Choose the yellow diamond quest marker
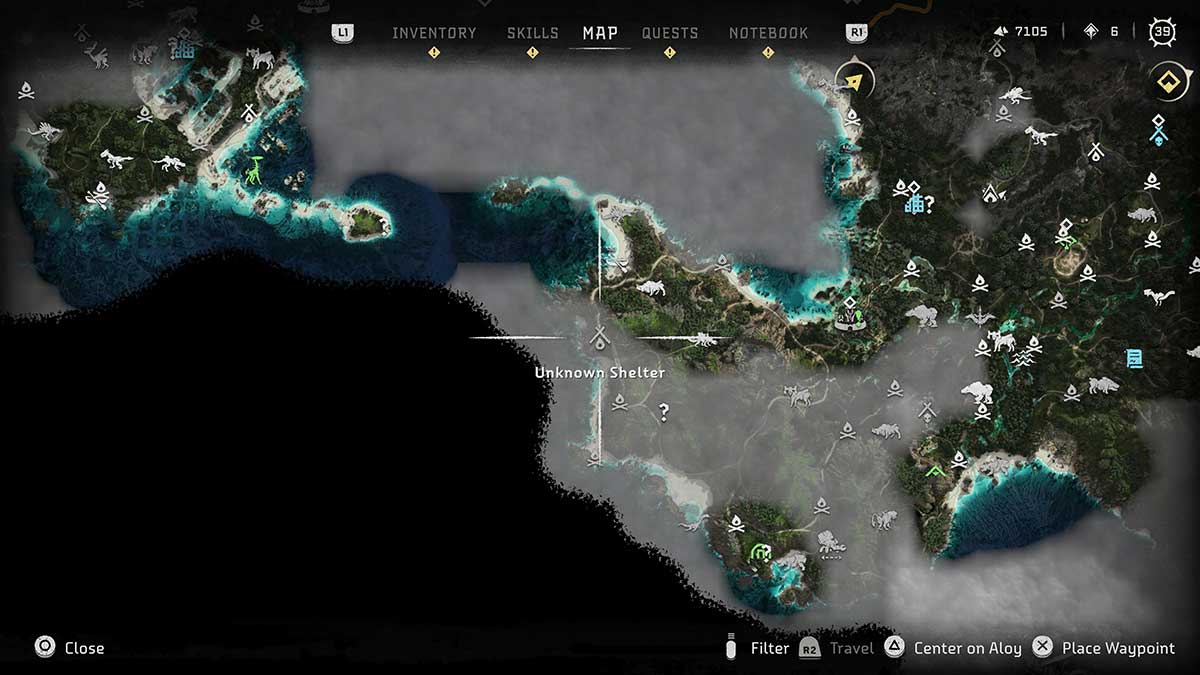1200x675 pixels. click(x=1165, y=82)
